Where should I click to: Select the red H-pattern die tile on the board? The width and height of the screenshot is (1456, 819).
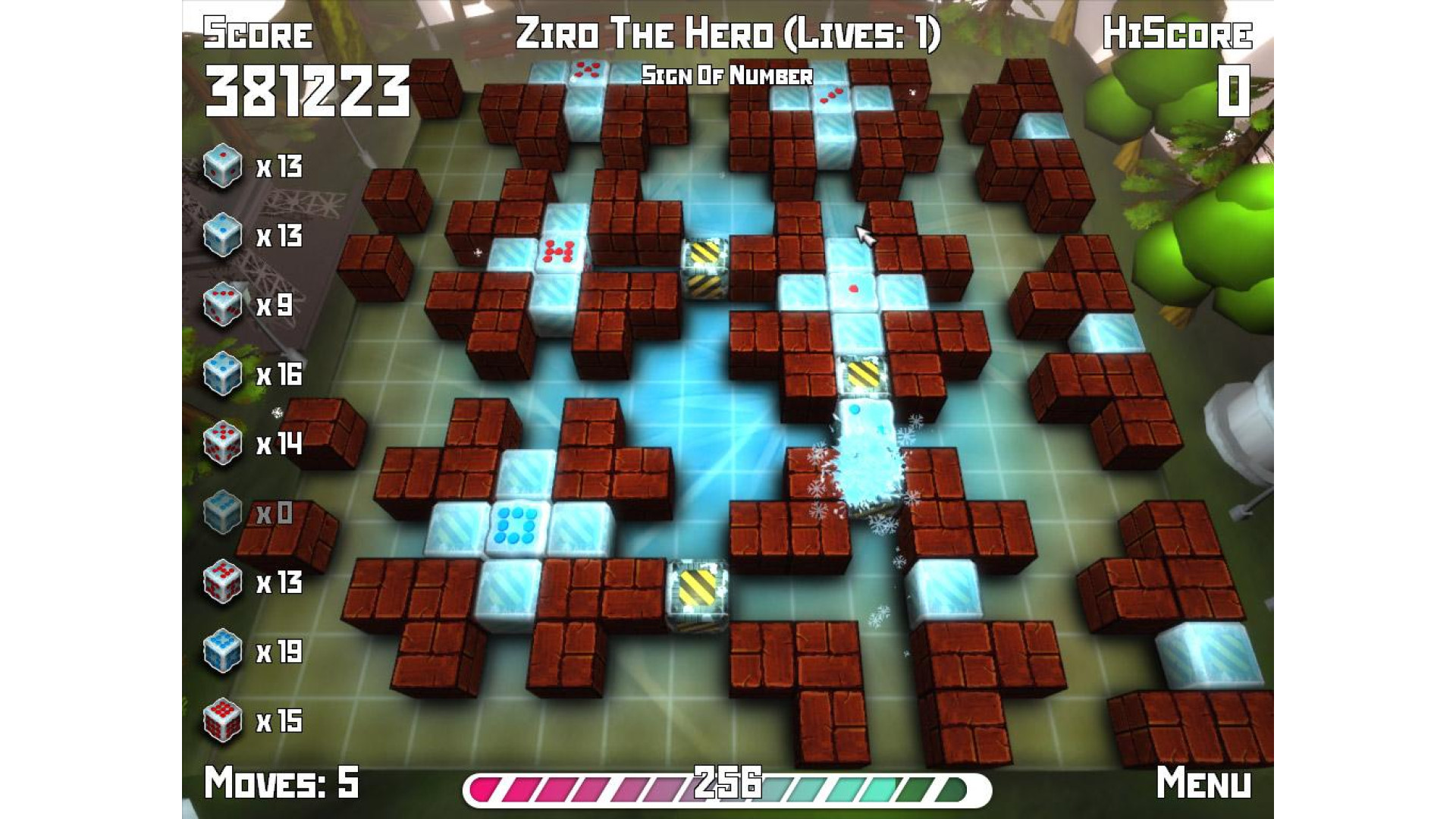point(560,253)
